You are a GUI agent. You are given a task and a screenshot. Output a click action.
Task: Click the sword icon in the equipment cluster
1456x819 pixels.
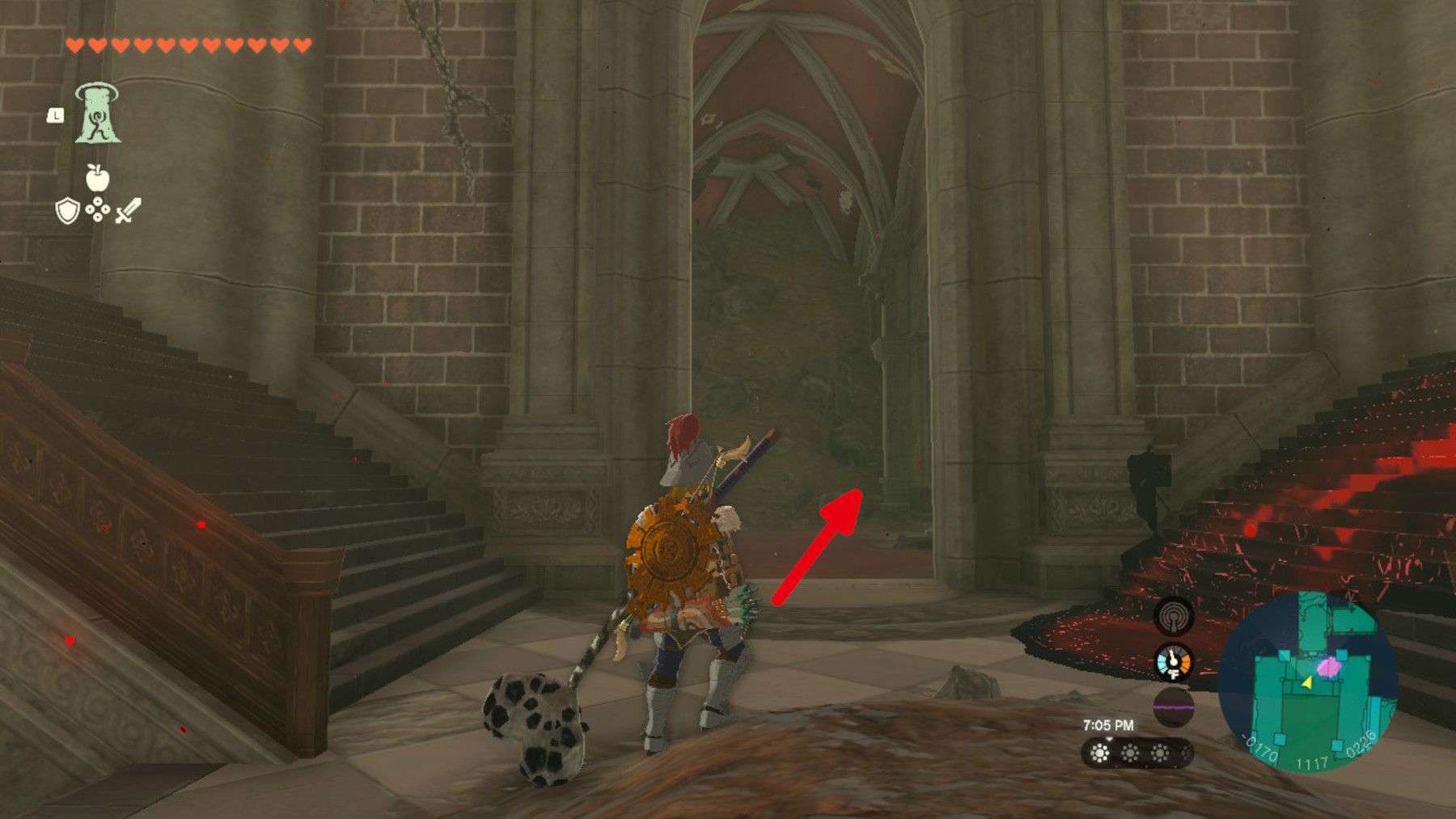click(x=129, y=209)
